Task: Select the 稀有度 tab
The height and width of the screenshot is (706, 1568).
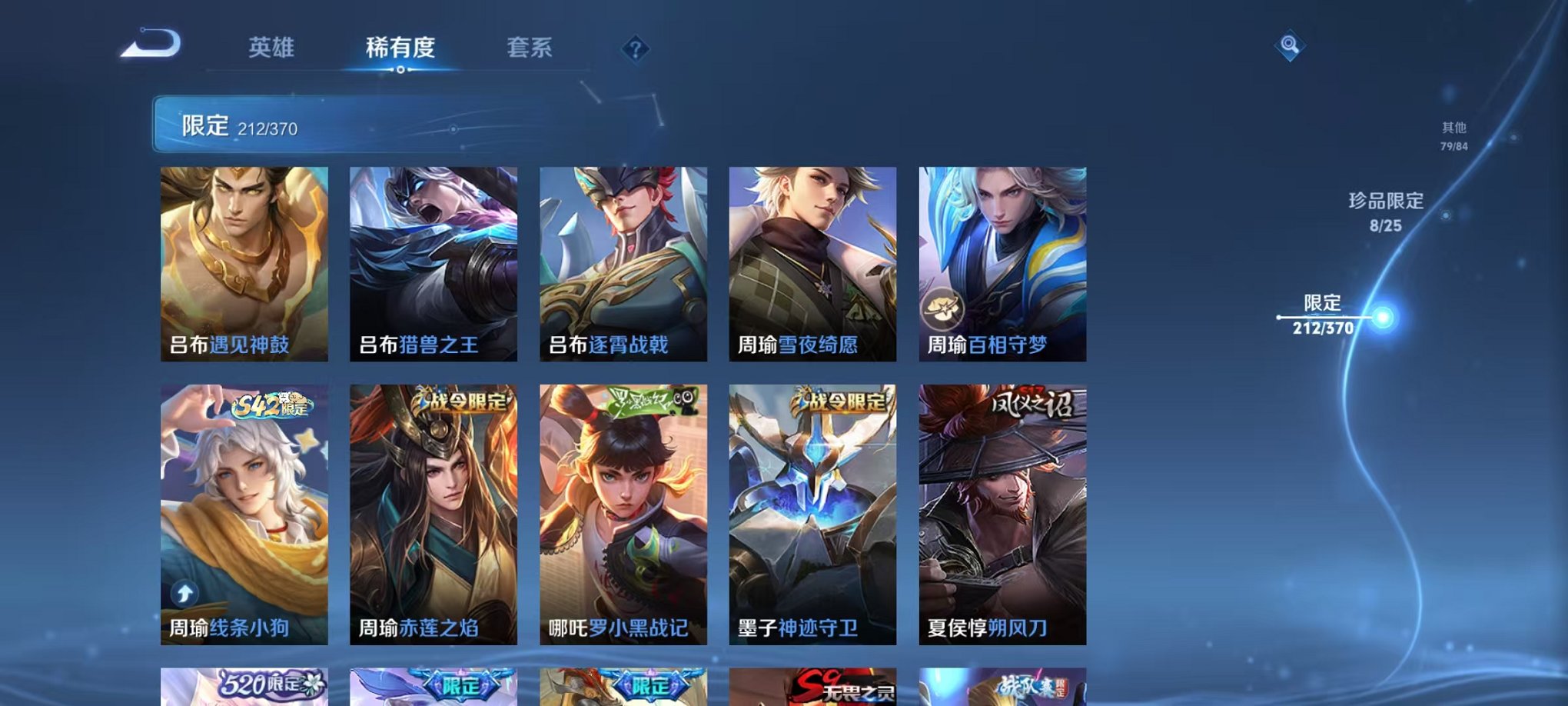Action: (401, 46)
